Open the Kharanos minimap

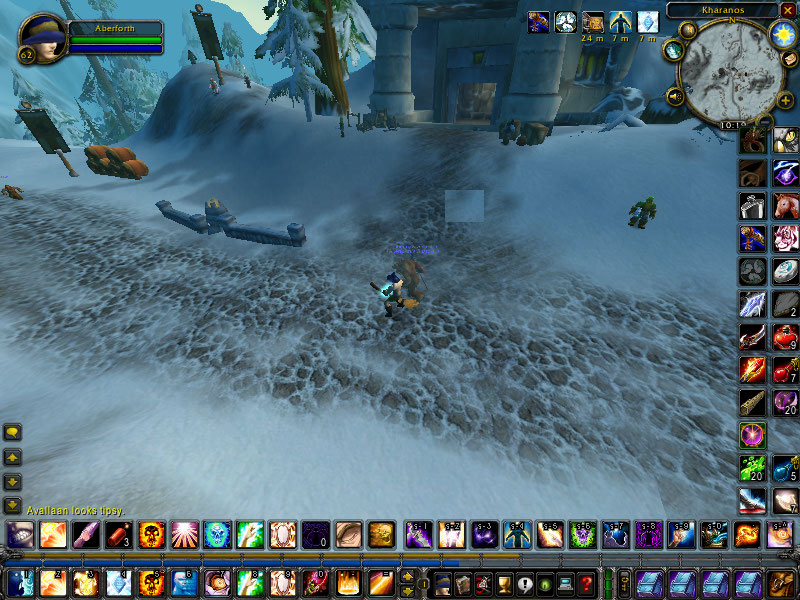point(729,72)
